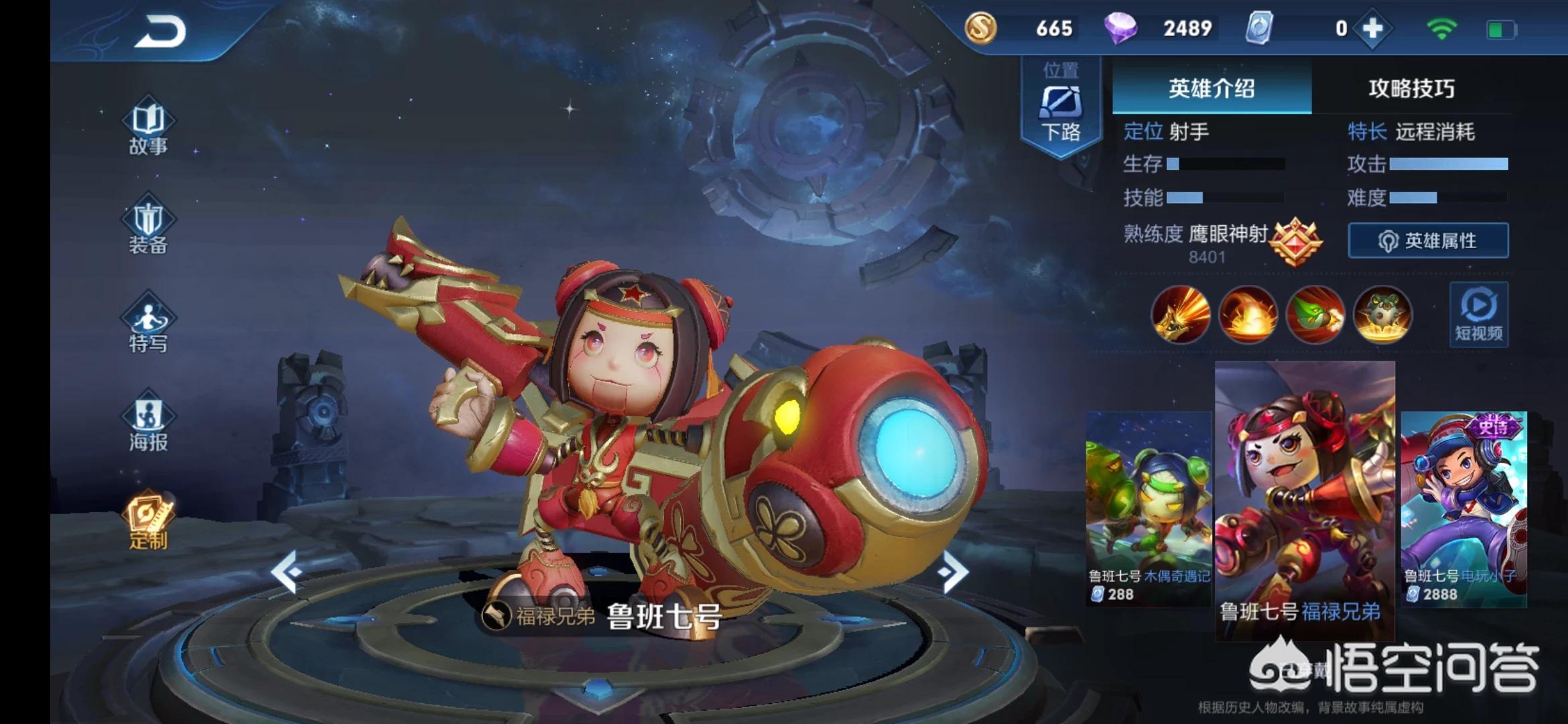Choose the 电玩小子 epic skin thumbnail
The height and width of the screenshot is (724, 1568).
coord(1463,508)
